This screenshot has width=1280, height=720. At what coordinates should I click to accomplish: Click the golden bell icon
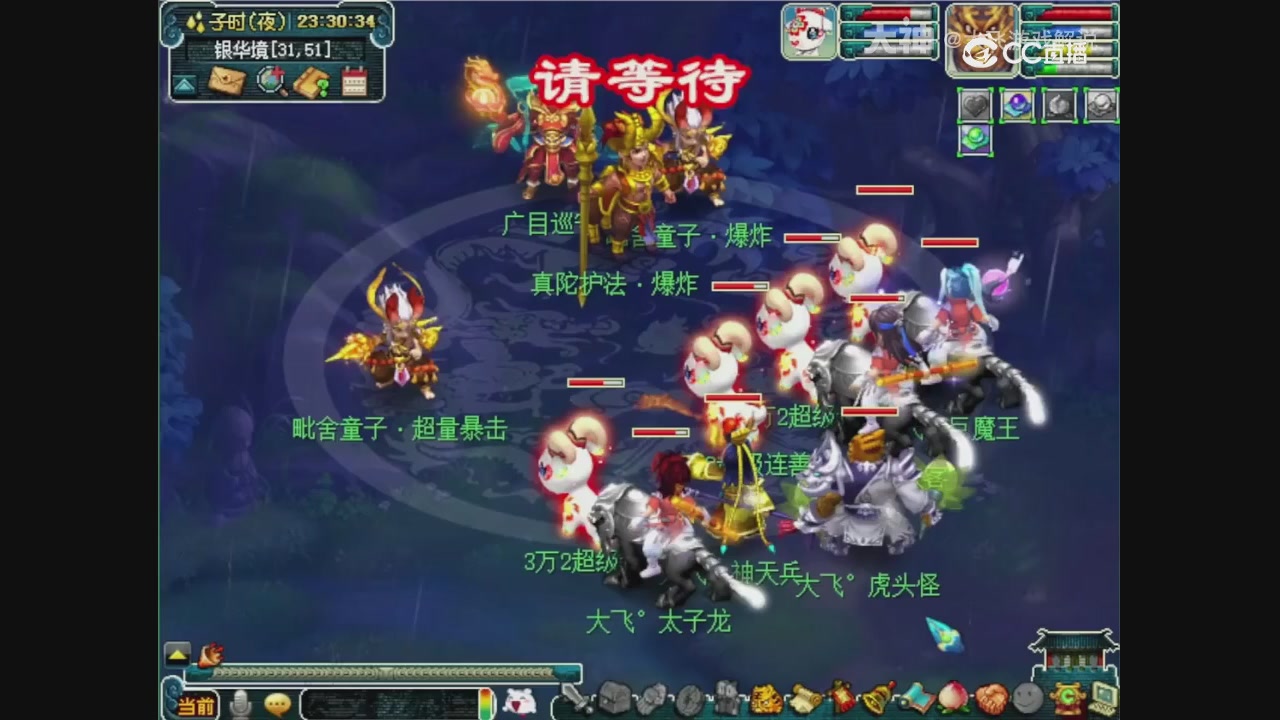[875, 700]
